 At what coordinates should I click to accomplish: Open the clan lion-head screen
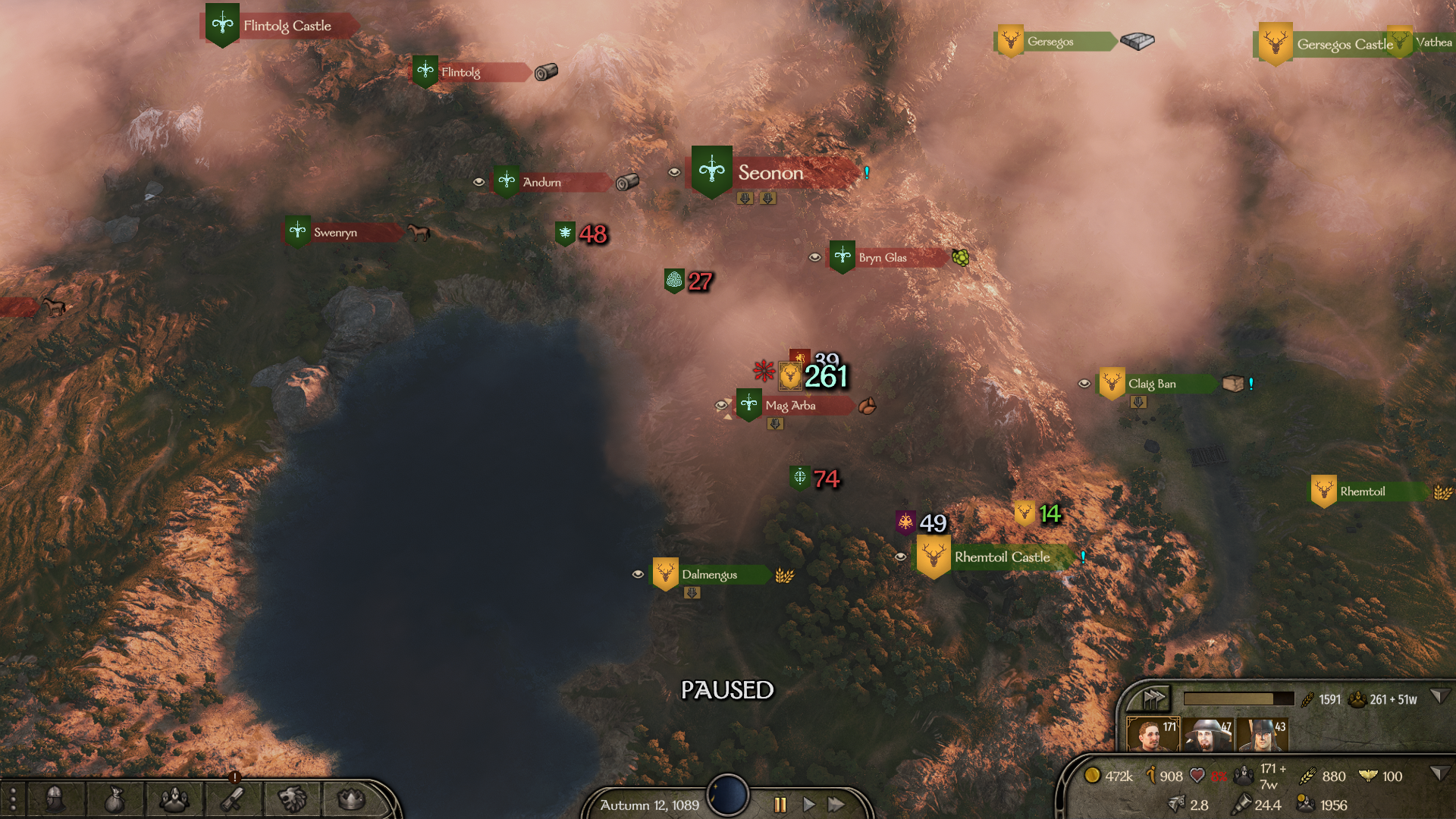pyautogui.click(x=292, y=799)
